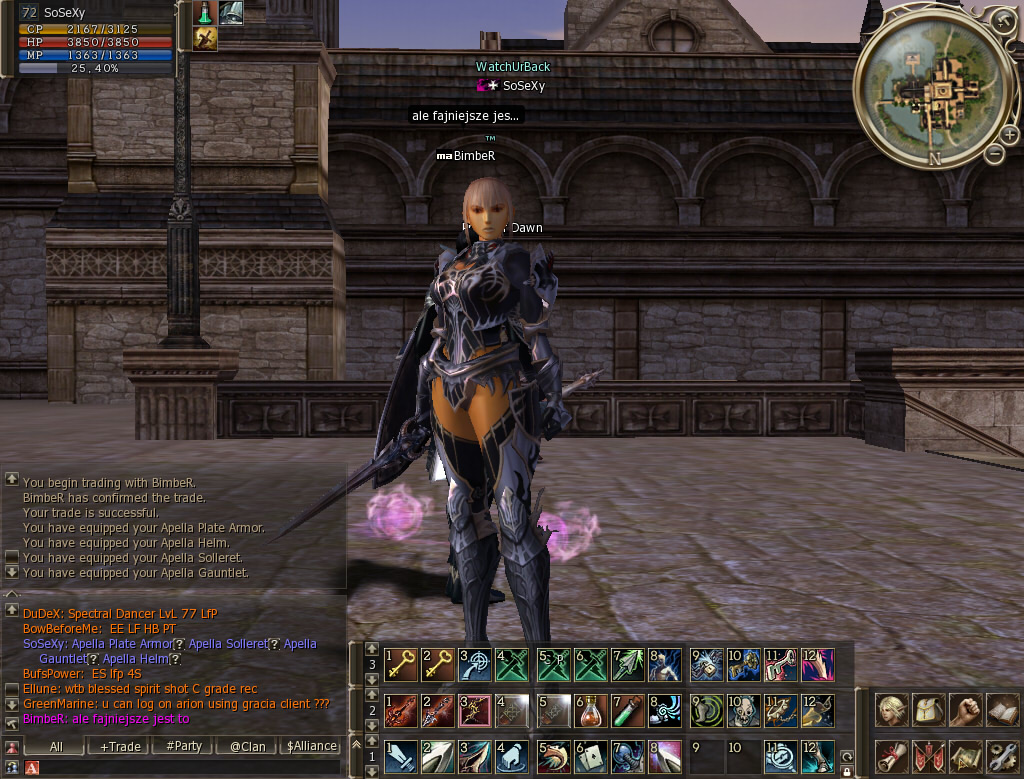Use the green vial hotbar slot
Viewport: 1024px width, 779px height.
628,709
